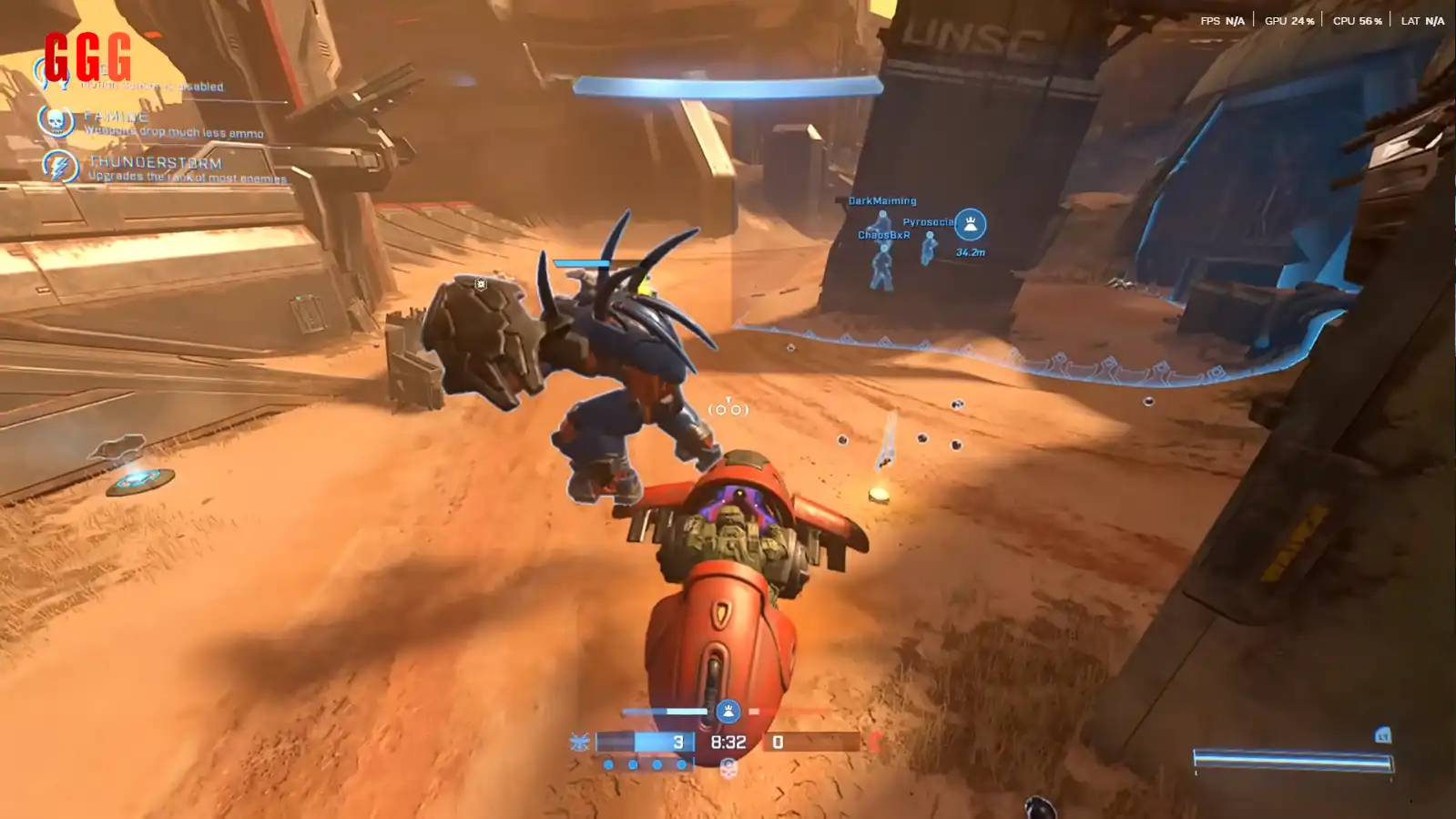Image resolution: width=1456 pixels, height=819 pixels.
Task: Click the blue team emblem beside the score
Action: tap(580, 742)
